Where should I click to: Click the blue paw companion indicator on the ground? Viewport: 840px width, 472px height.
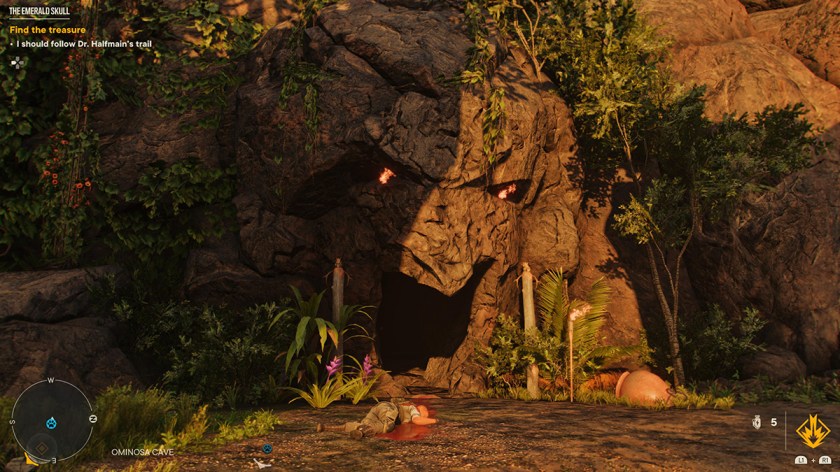click(x=267, y=449)
